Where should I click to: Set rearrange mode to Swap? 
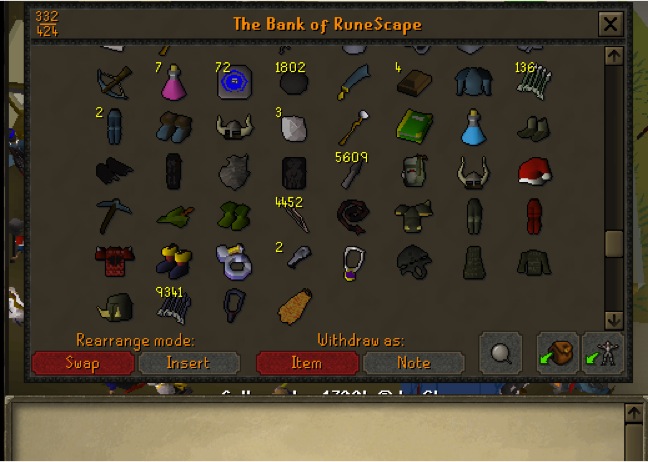coord(82,362)
